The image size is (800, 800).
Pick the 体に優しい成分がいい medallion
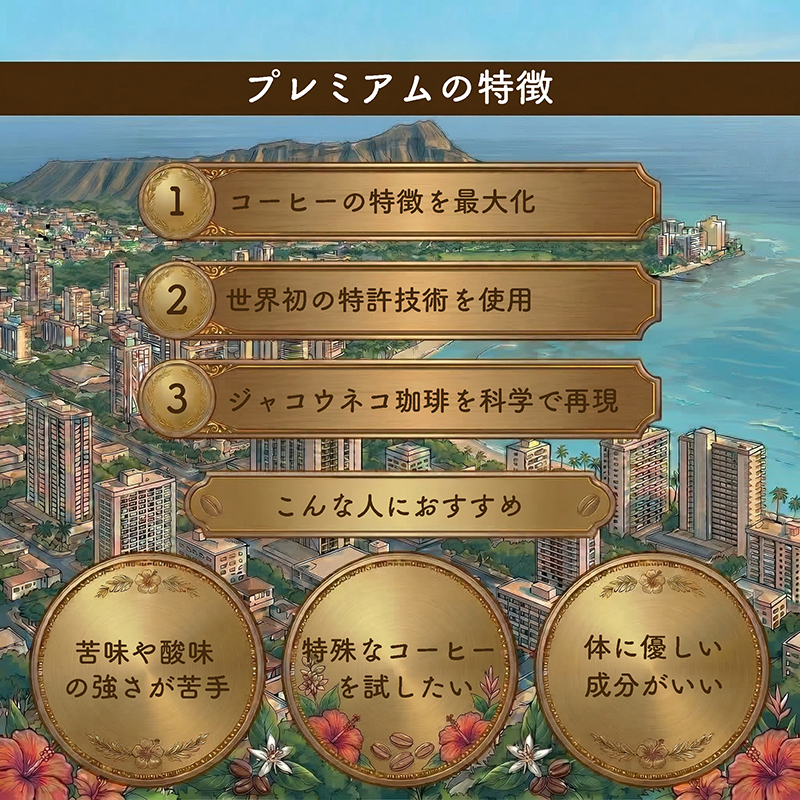tap(652, 667)
